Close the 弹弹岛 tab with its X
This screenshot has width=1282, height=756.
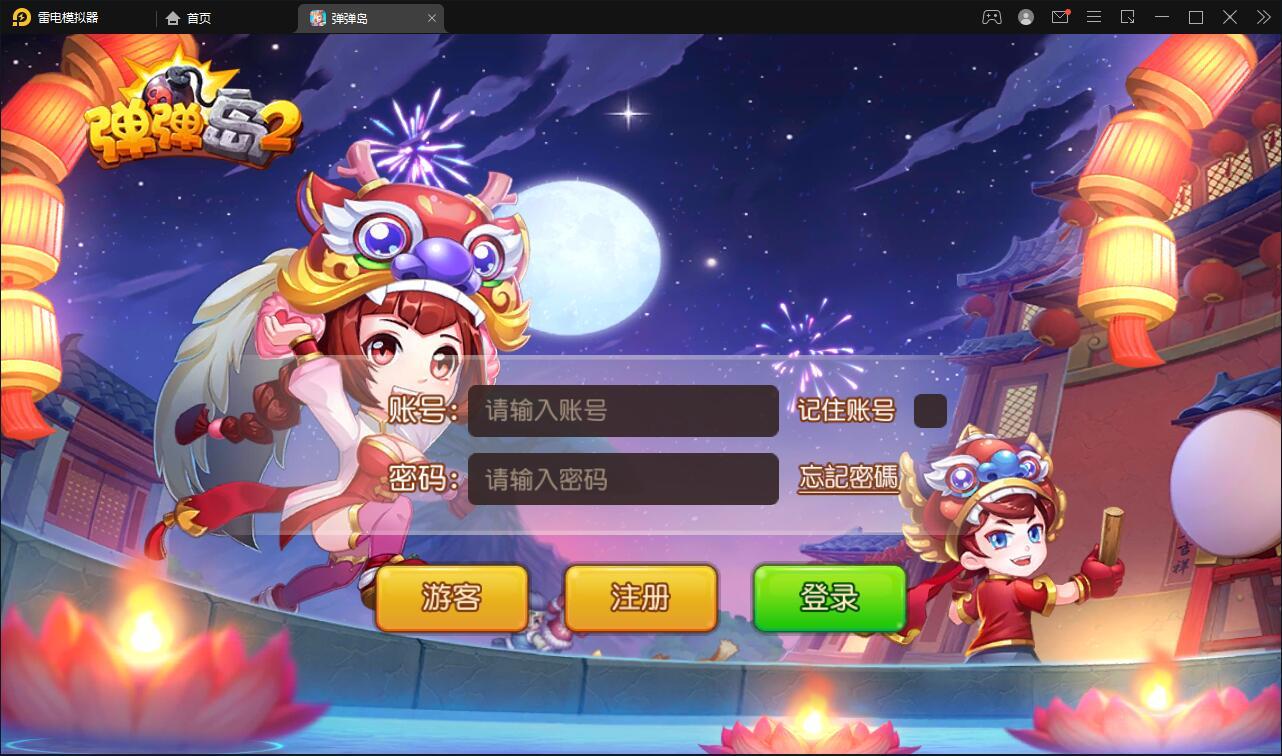coord(432,17)
